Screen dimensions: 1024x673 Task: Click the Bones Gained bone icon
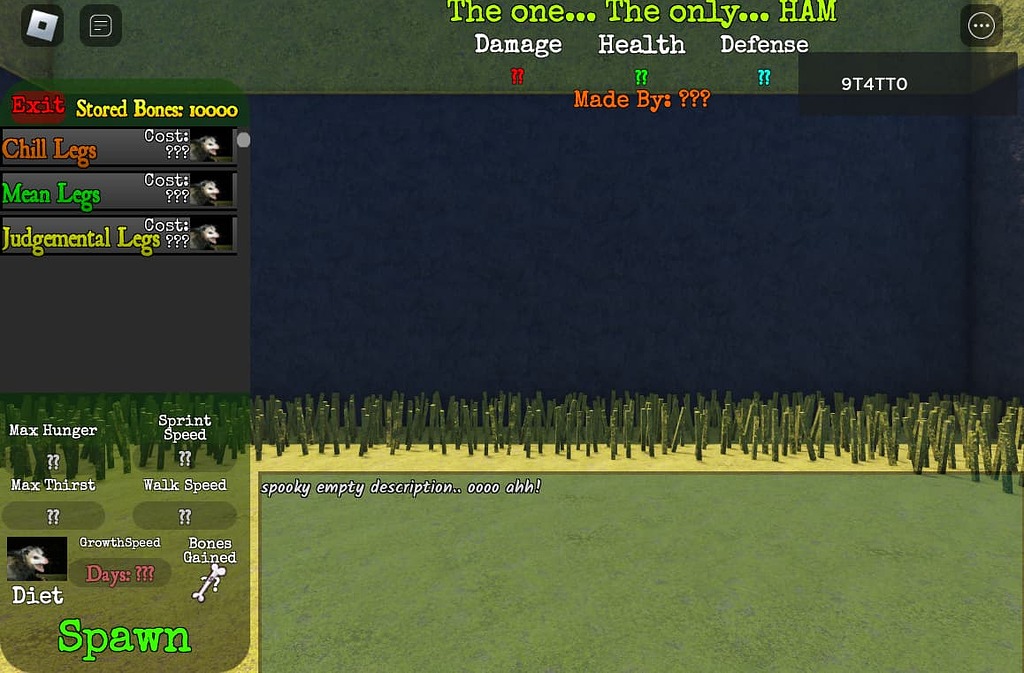tap(208, 583)
